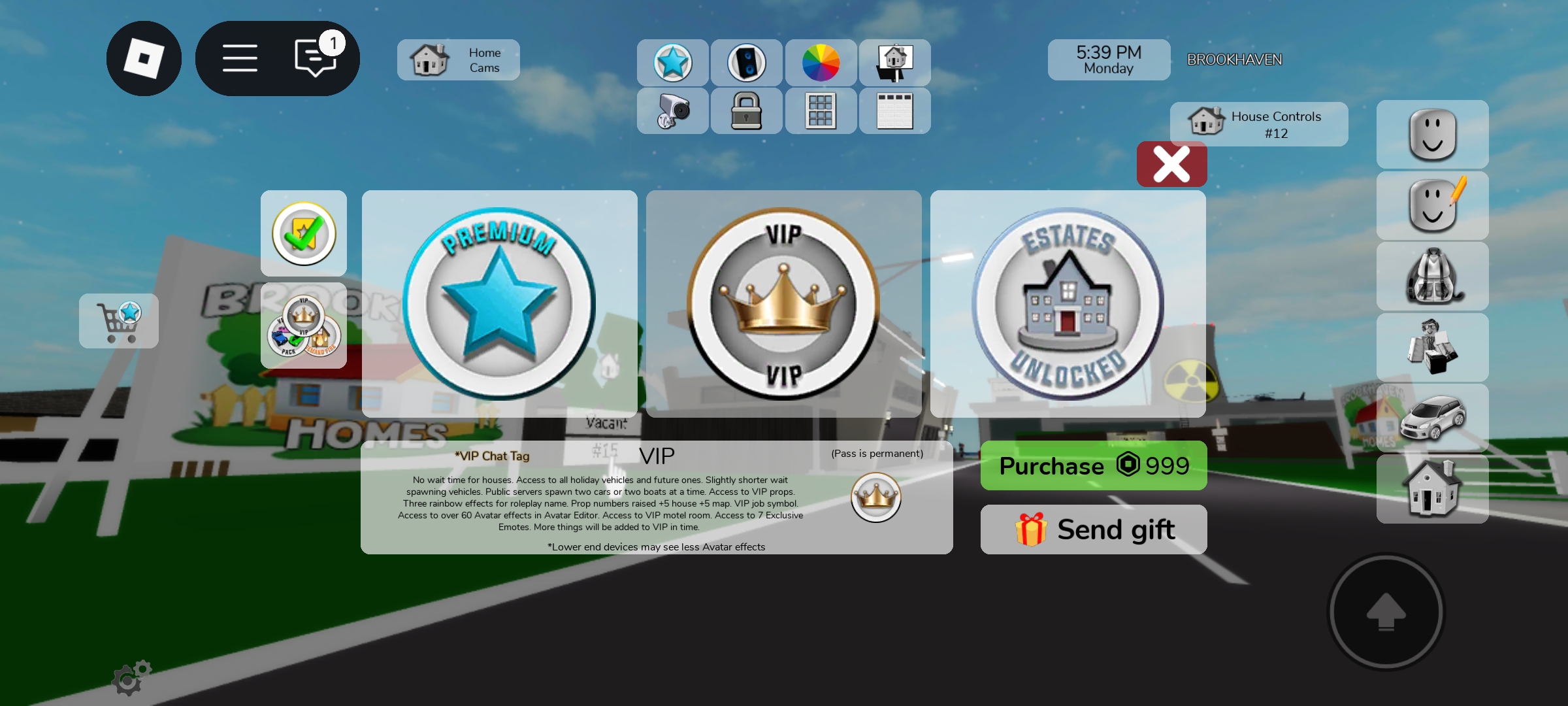Purchase VIP for 999 Robux
The width and height of the screenshot is (1568, 706).
click(x=1093, y=465)
